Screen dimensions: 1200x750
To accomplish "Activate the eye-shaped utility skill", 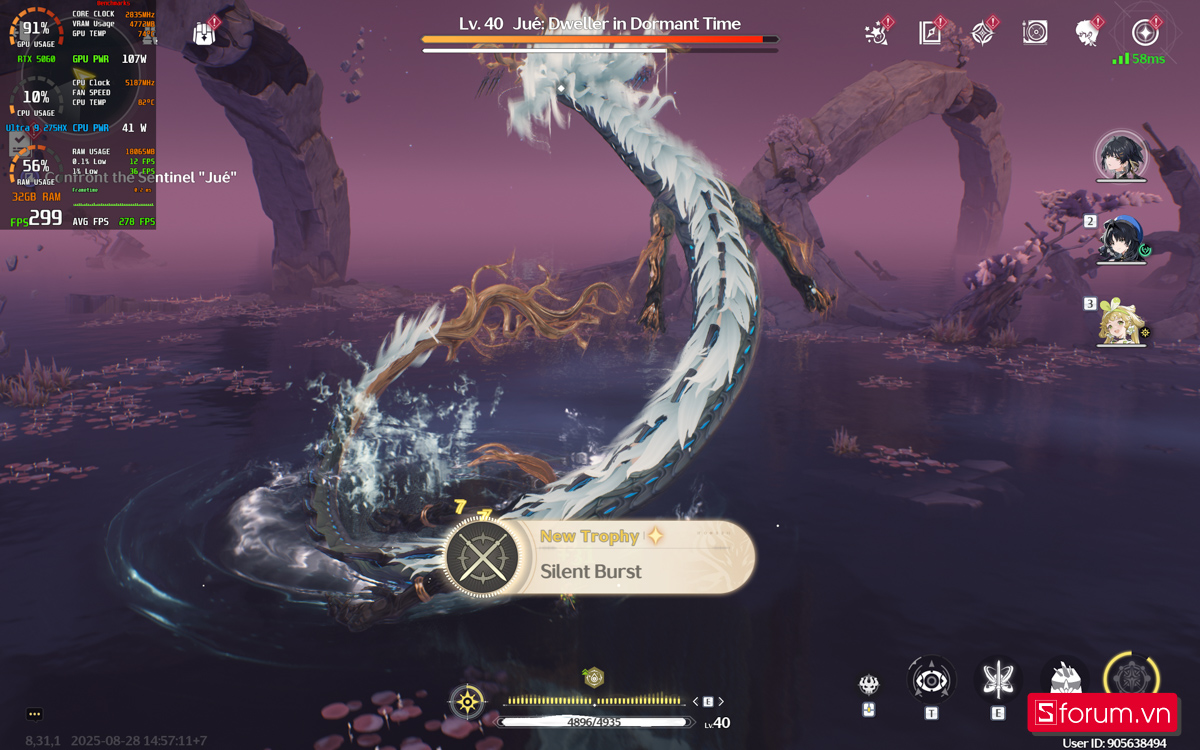I will [931, 680].
